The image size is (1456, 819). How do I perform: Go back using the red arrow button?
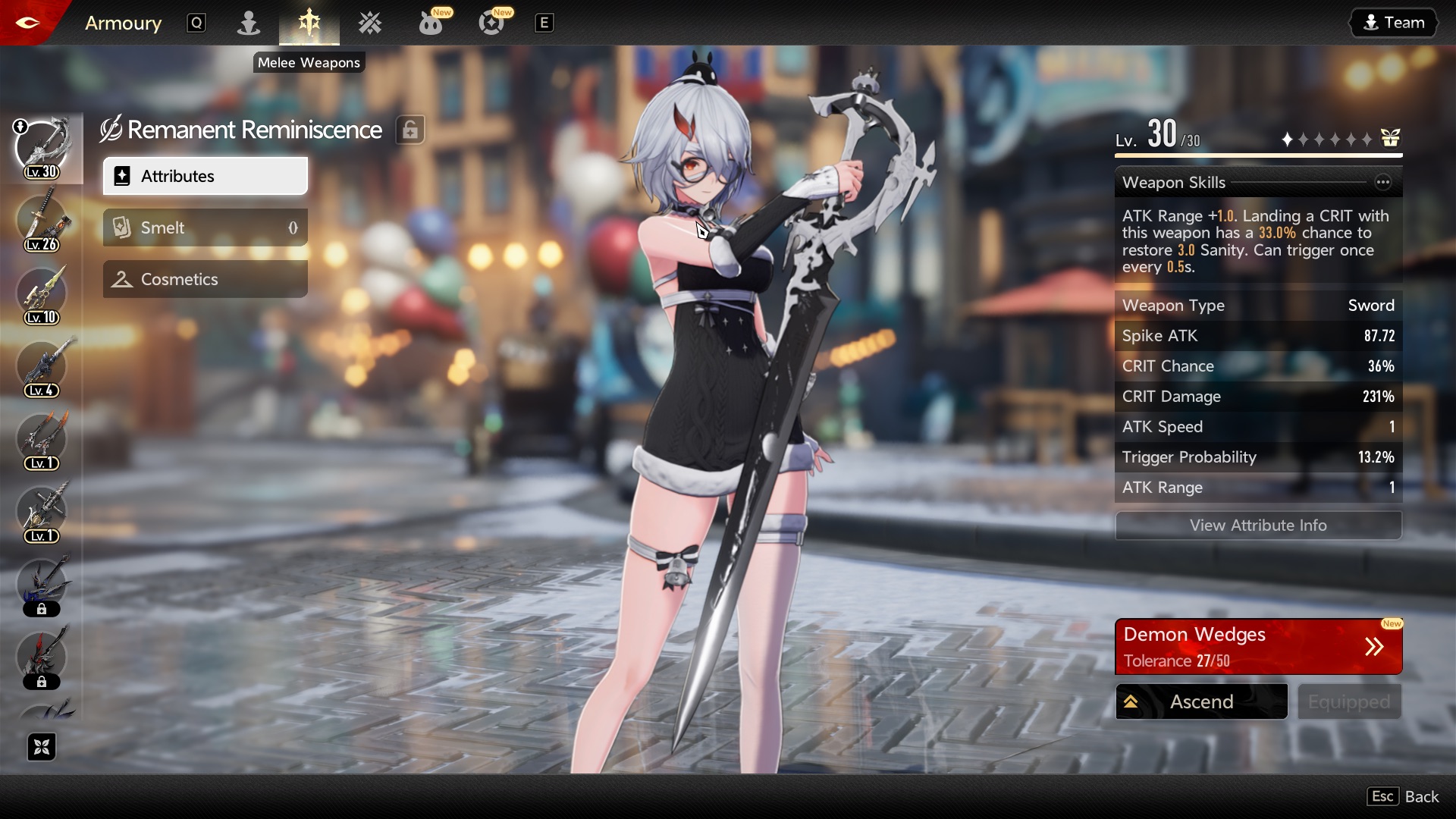[28, 23]
